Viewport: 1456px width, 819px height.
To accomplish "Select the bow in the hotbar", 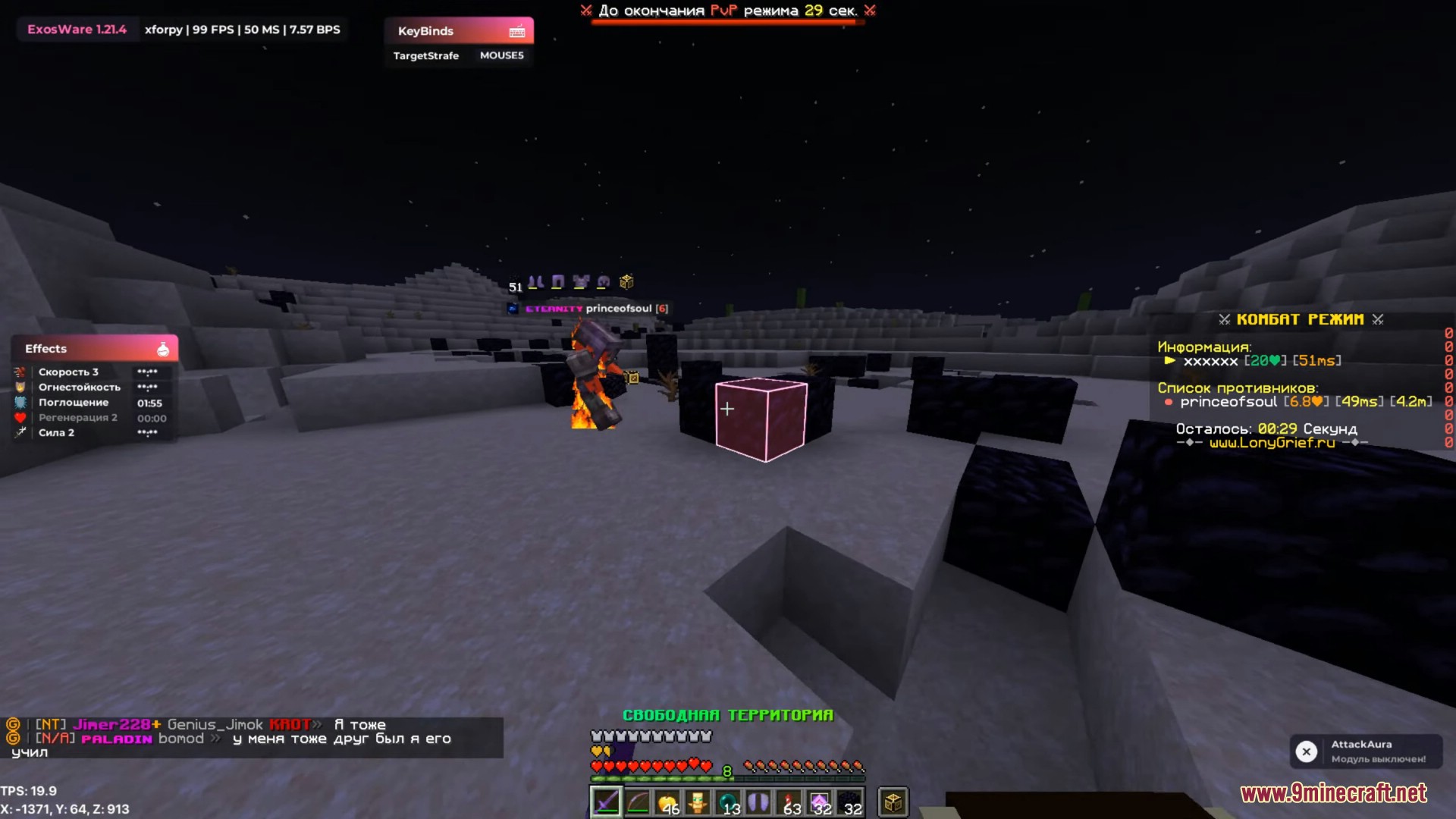I will point(637,802).
